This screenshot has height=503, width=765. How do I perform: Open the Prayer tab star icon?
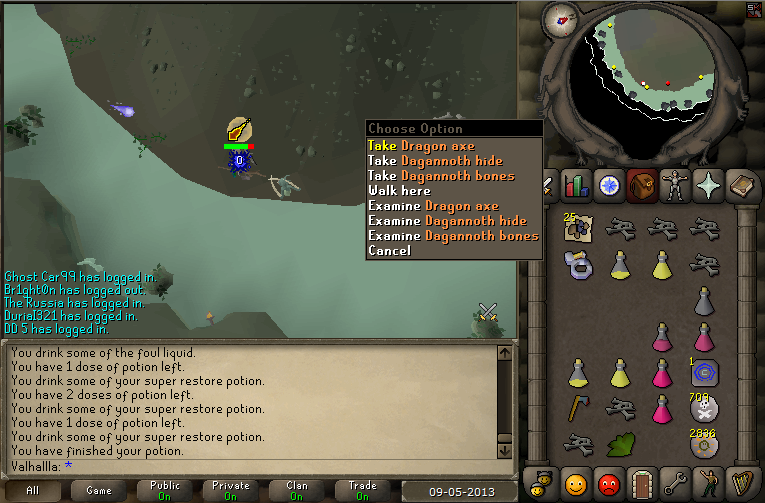(709, 185)
